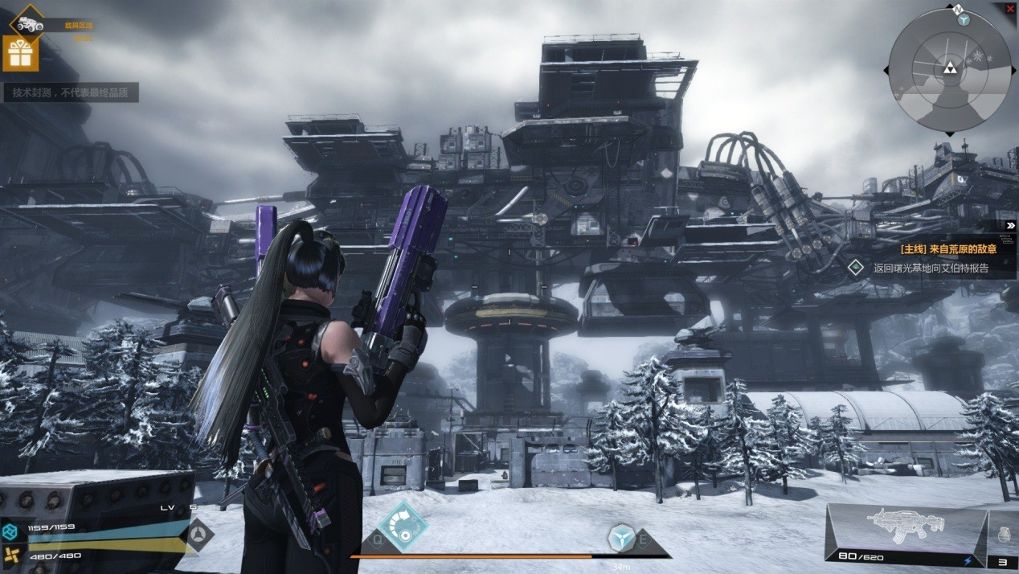Image resolution: width=1019 pixels, height=574 pixels.
Task: Click the quest objective diamond marker icon
Action: pyautogui.click(x=855, y=268)
